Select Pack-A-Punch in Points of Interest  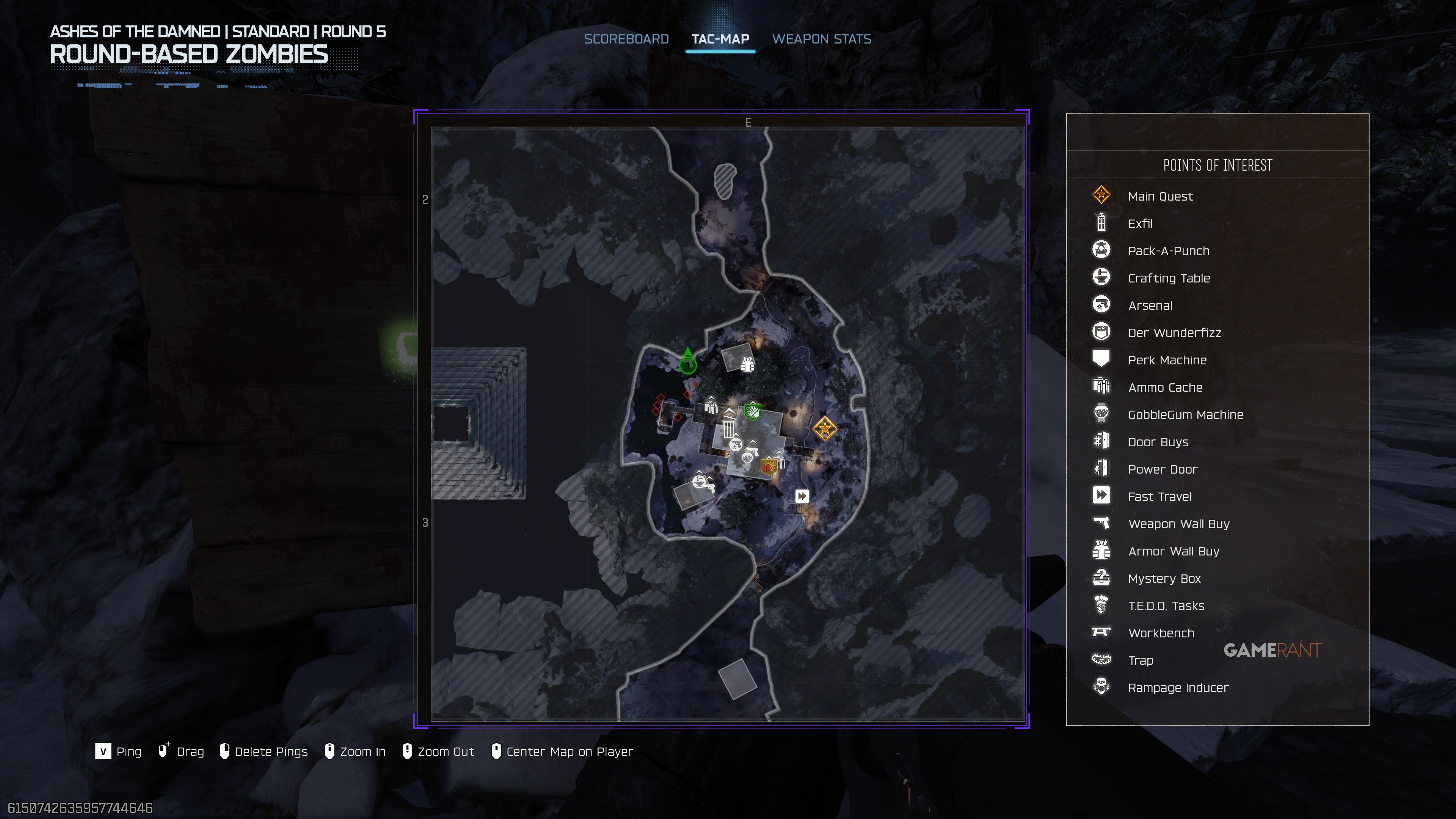1168,251
